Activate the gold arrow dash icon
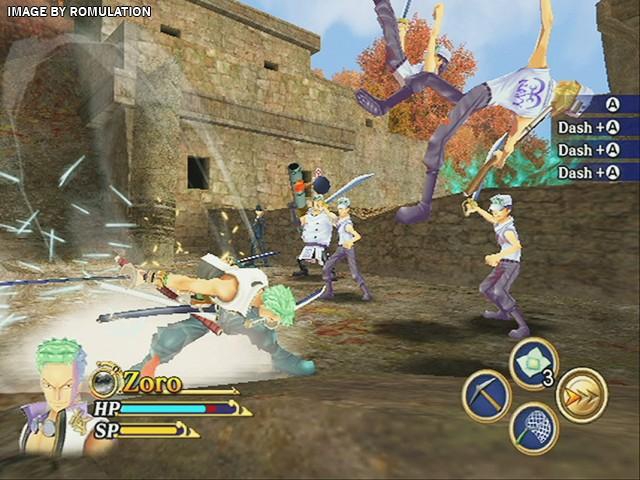 pyautogui.click(x=581, y=395)
